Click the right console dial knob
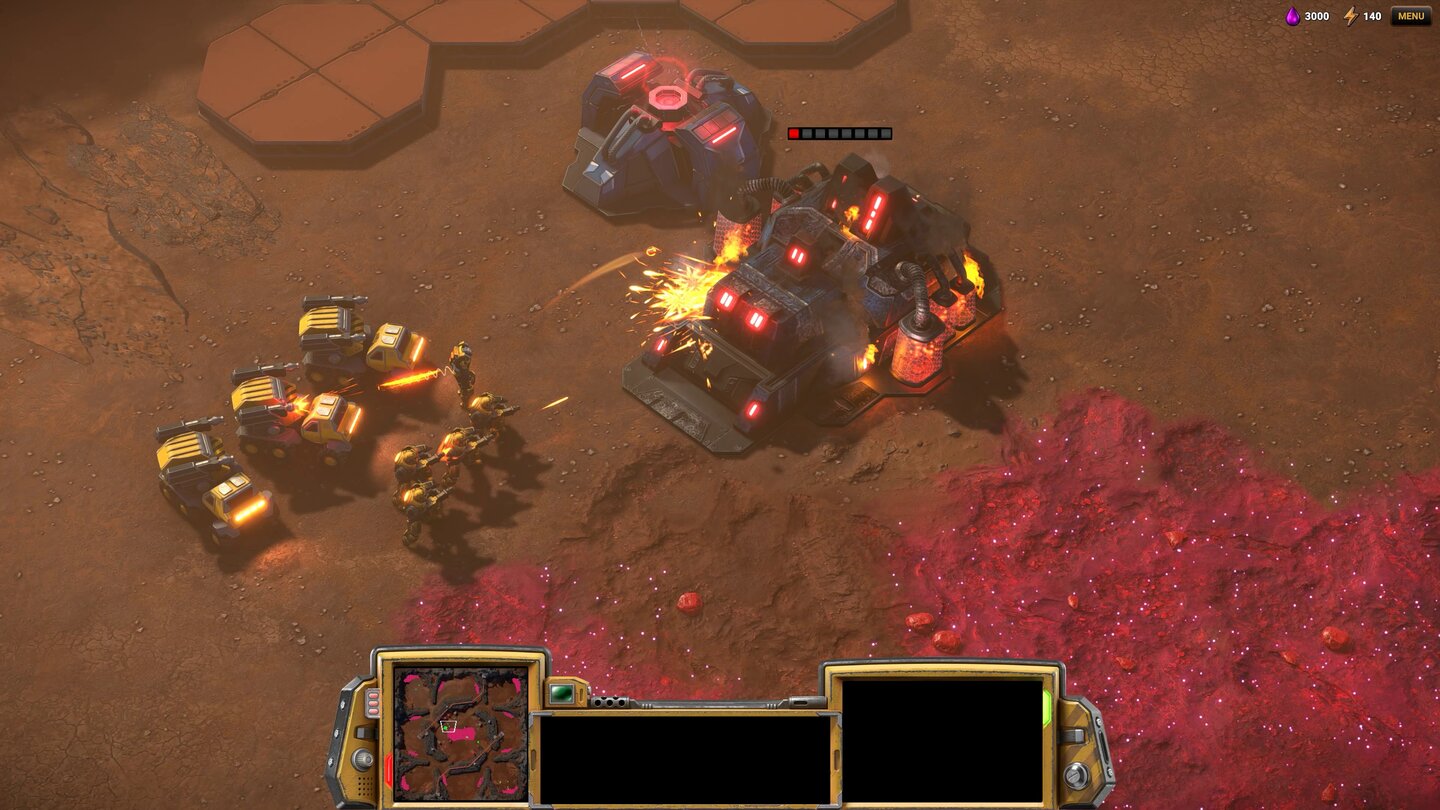 point(1077,774)
